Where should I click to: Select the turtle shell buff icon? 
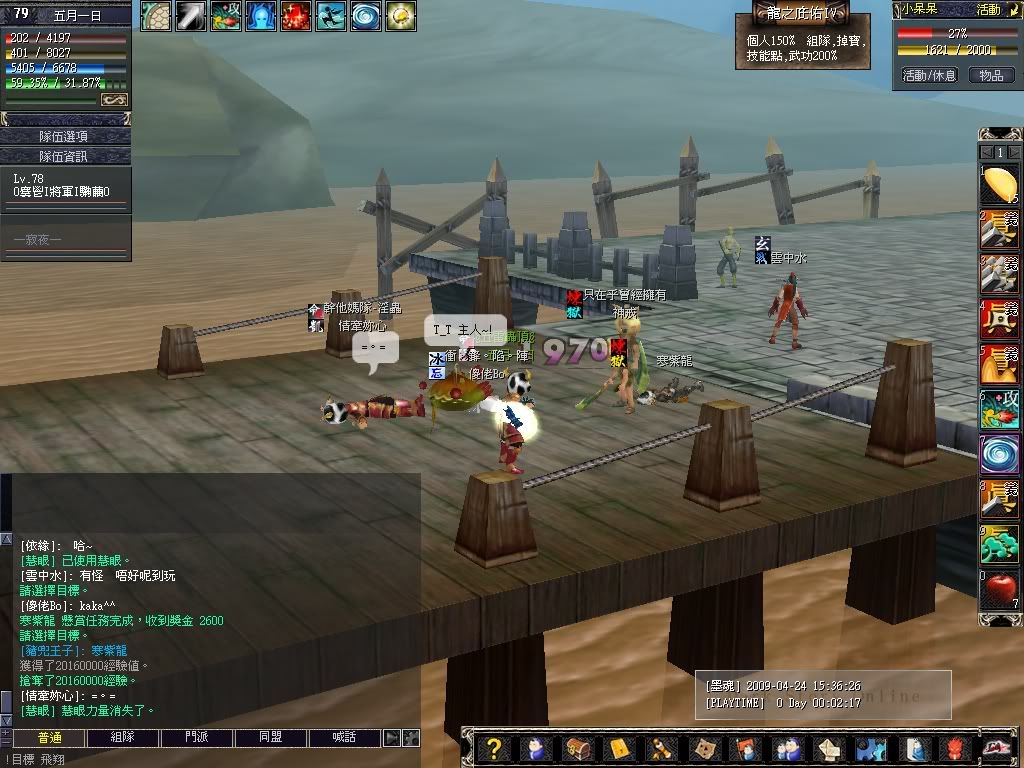point(156,16)
